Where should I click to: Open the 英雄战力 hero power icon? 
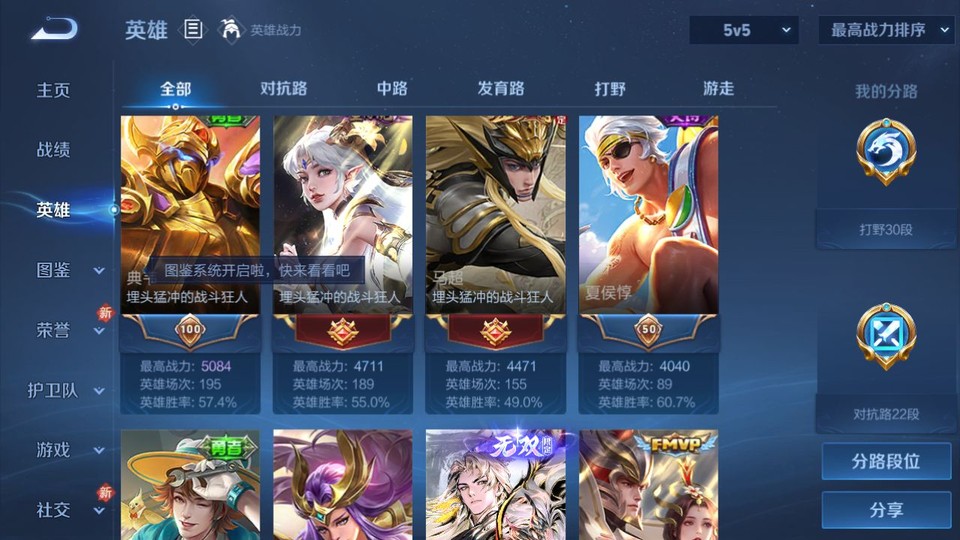coord(231,30)
